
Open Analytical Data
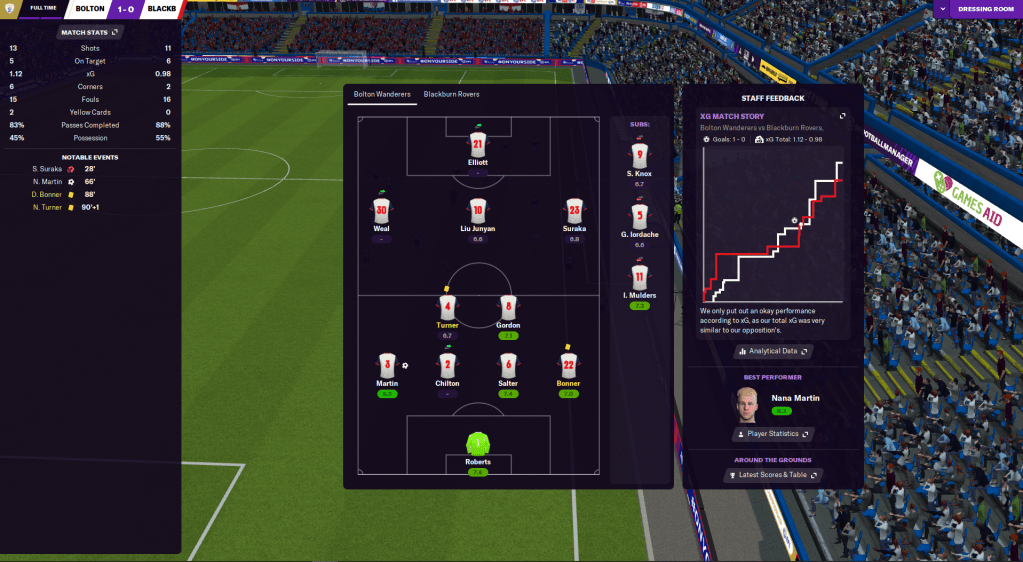coord(773,351)
